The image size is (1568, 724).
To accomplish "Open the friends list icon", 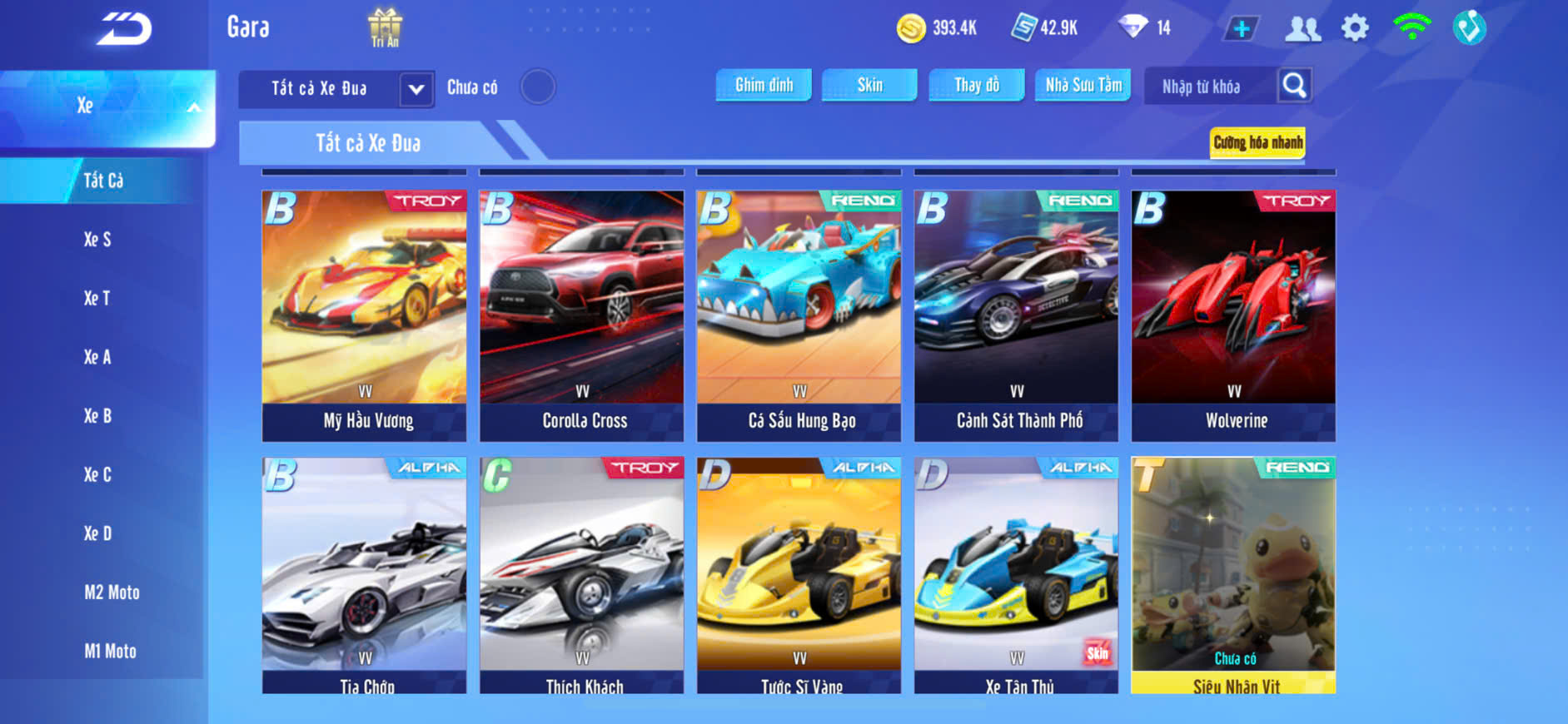I will coord(1302,28).
